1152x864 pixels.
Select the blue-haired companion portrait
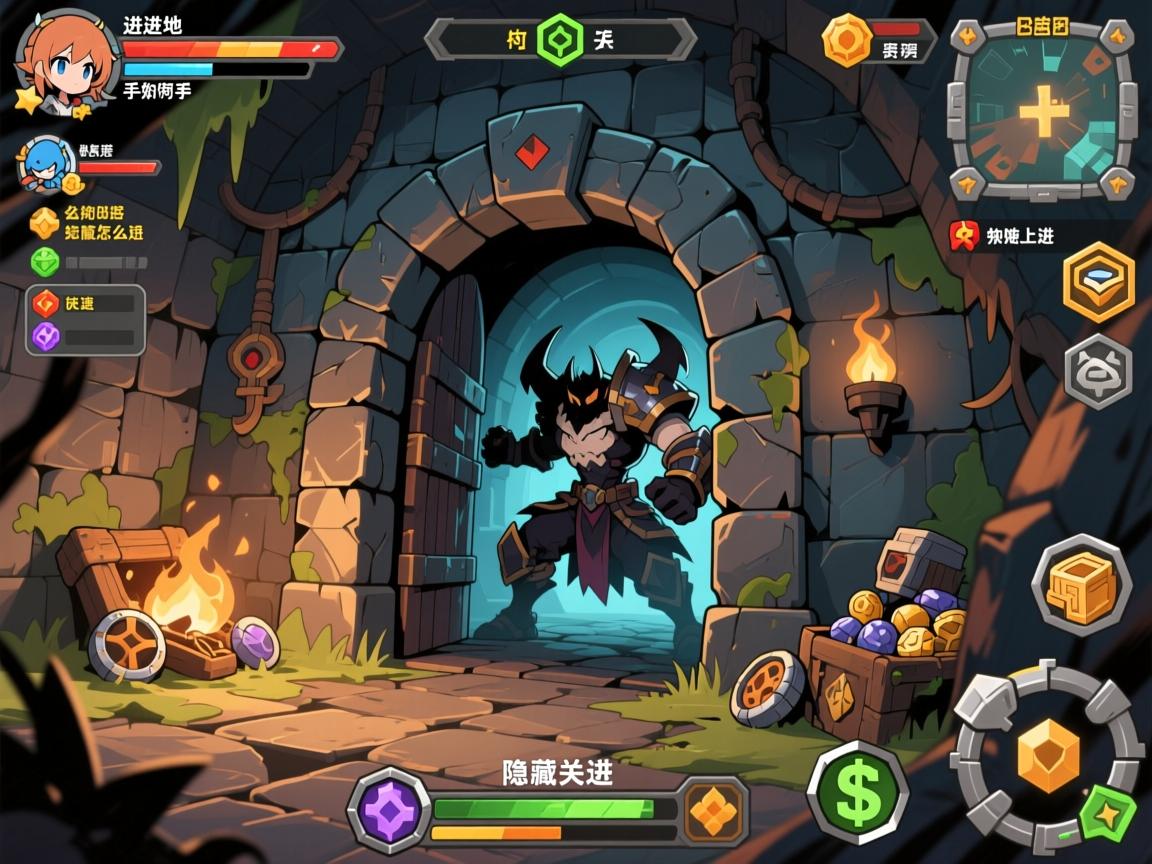point(46,164)
